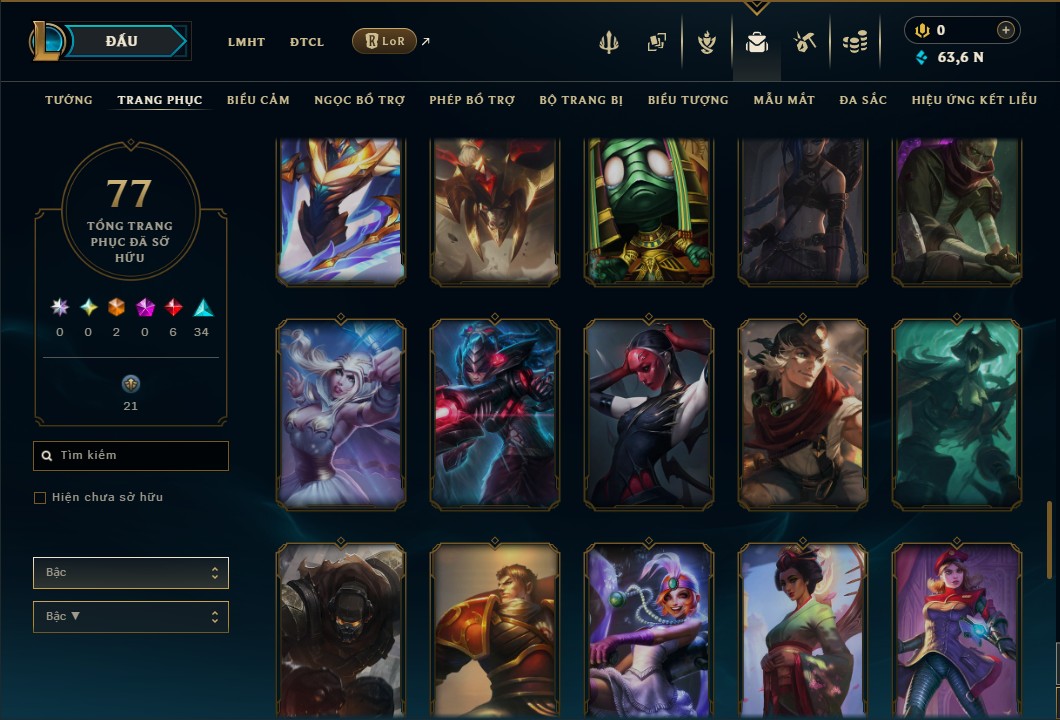Screen dimensions: 1060x720
Task: Launch the LoR external link
Action: coord(385,41)
